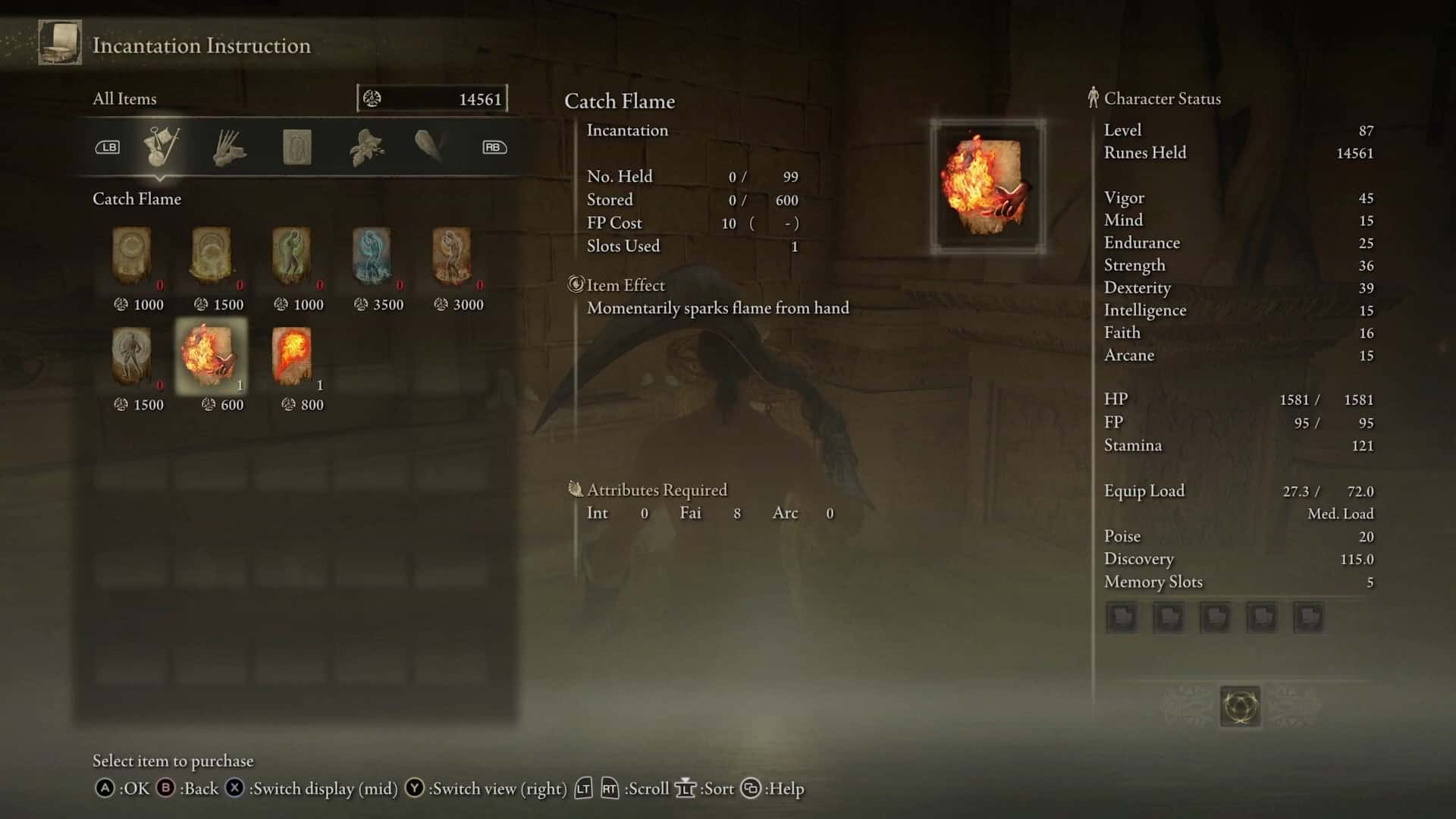Switch to the All Items category tab
Image resolution: width=1456 pixels, height=819 pixels.
coord(162,146)
